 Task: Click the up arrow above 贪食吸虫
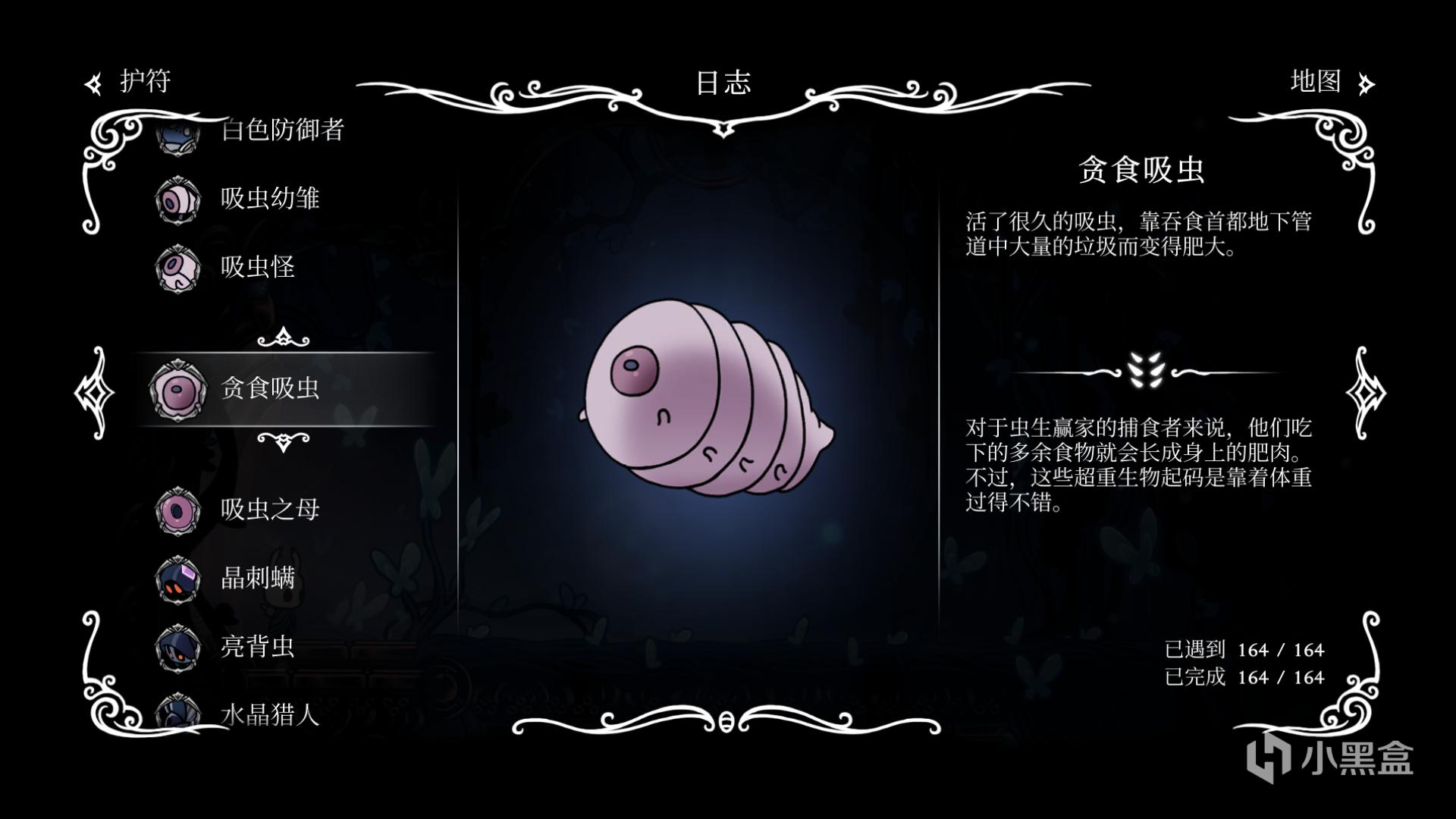point(283,337)
